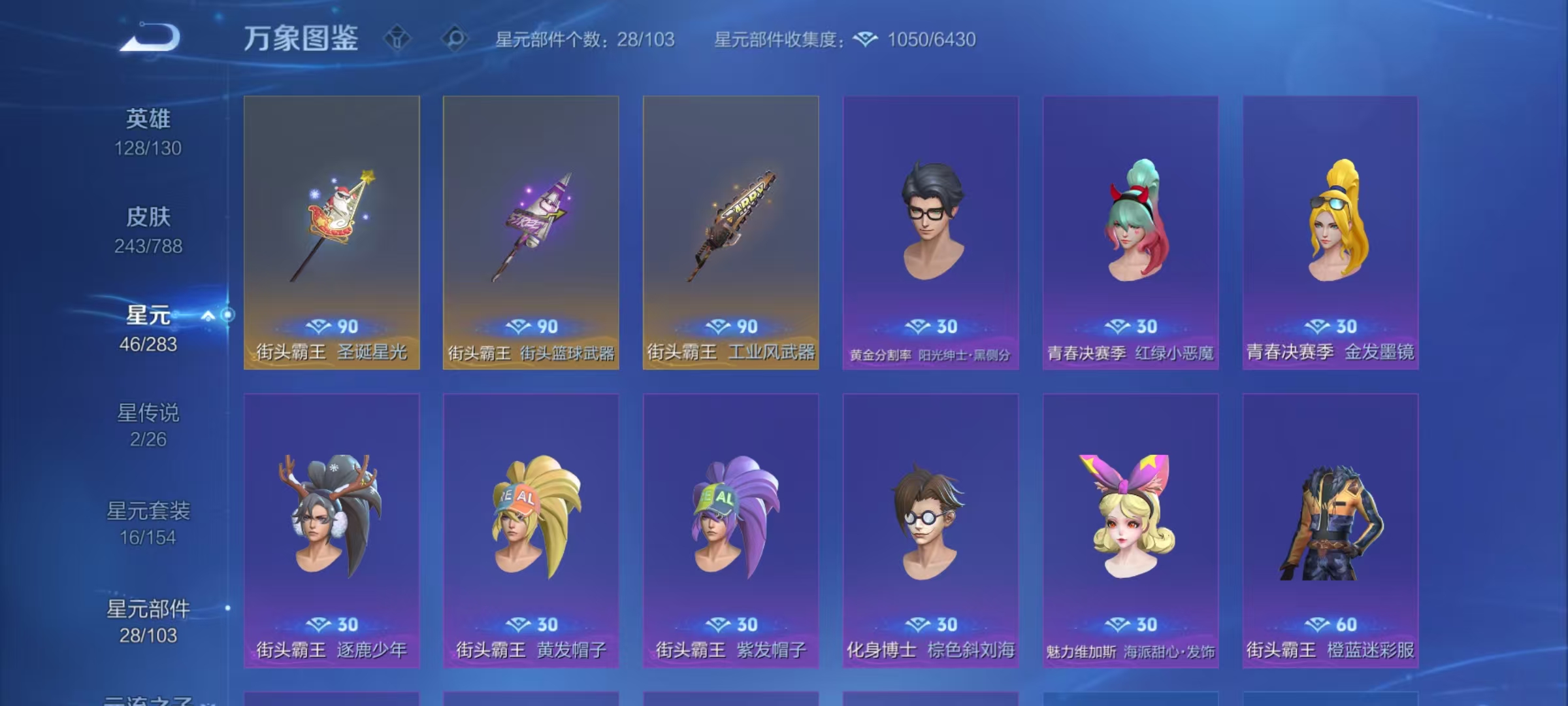Select the 橙蓝迷彩服 outfit card
The image size is (1568, 706).
coord(1330,530)
